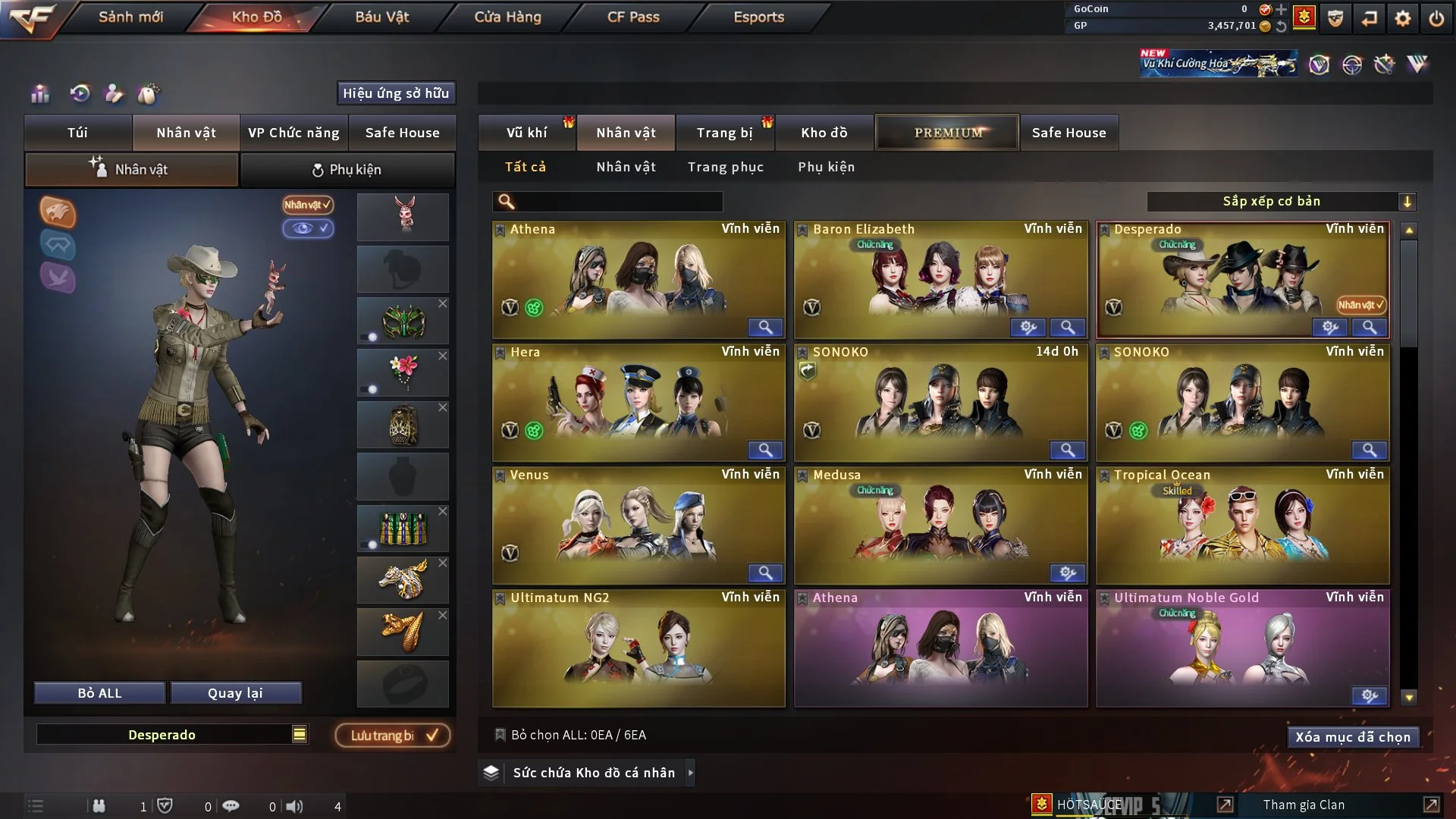Save outfit with Lưu trang bị
Viewport: 1456px width, 819px height.
[393, 736]
